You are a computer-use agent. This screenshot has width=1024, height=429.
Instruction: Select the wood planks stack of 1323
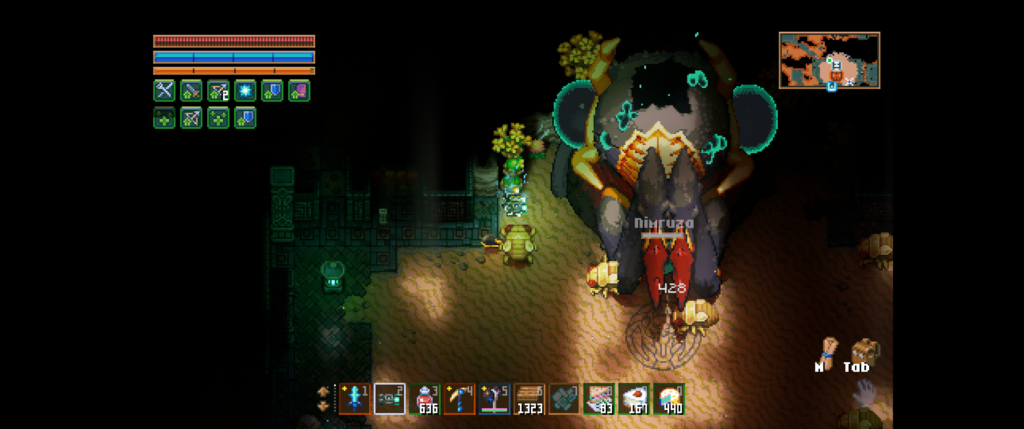(x=530, y=399)
